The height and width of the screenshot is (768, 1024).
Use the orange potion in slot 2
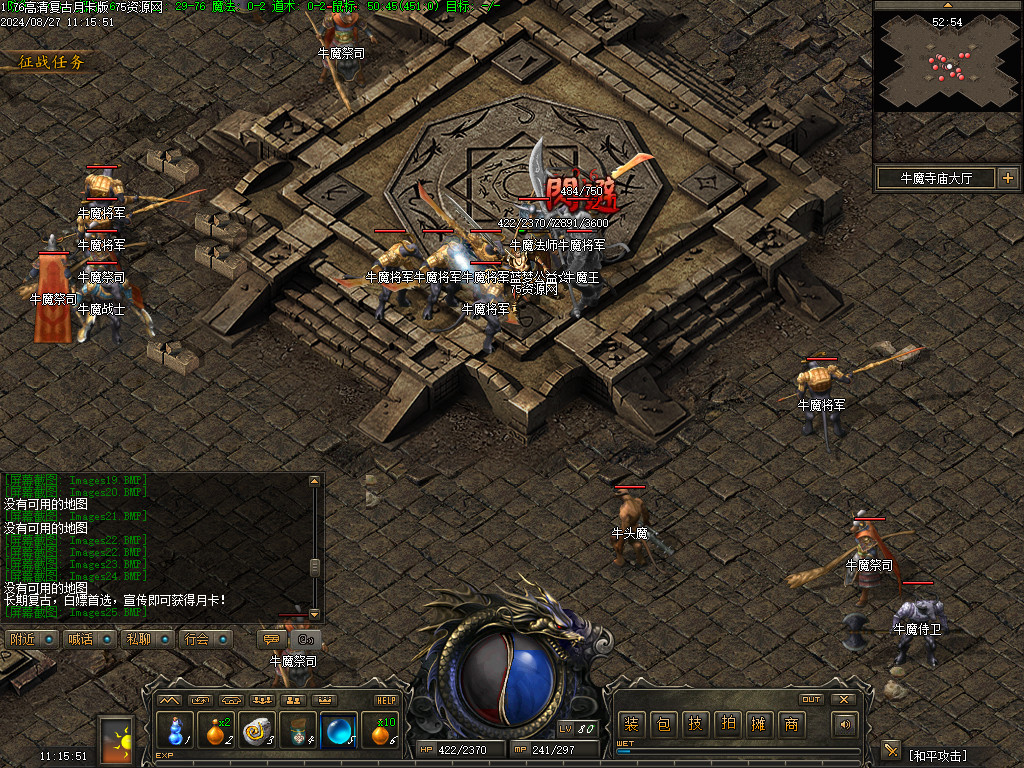[216, 731]
